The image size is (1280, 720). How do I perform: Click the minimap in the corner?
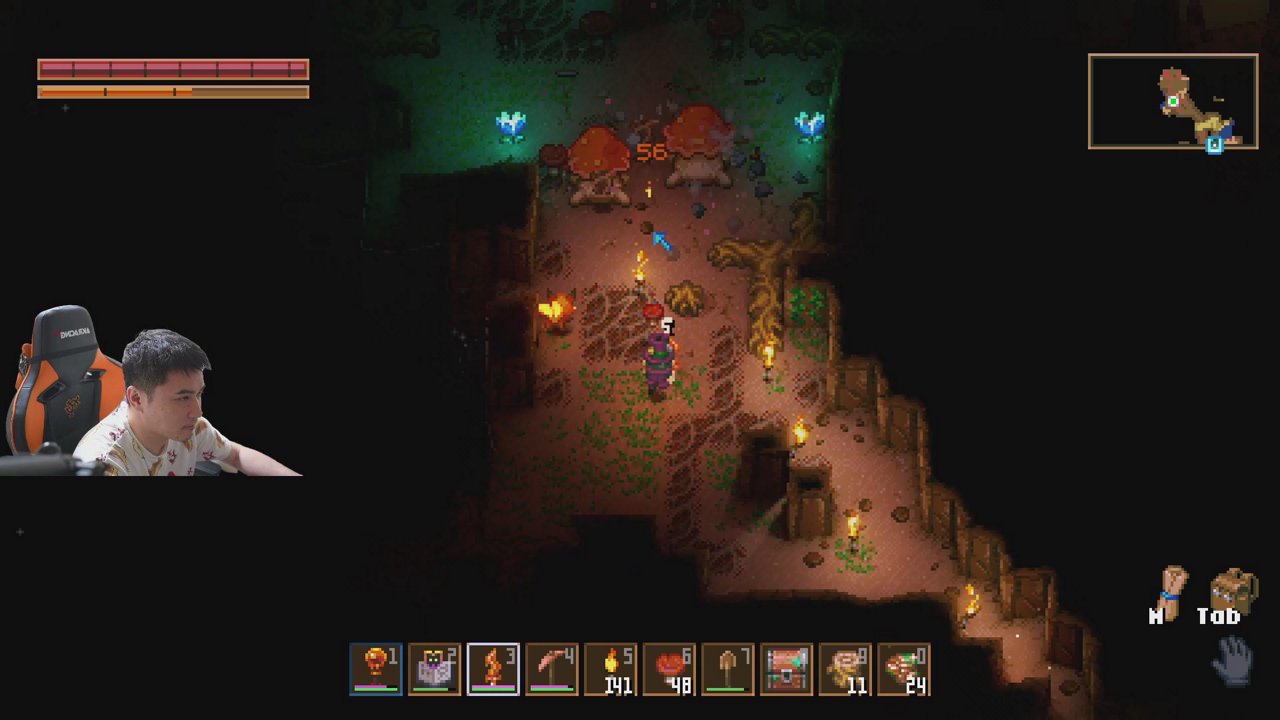[x=1173, y=102]
